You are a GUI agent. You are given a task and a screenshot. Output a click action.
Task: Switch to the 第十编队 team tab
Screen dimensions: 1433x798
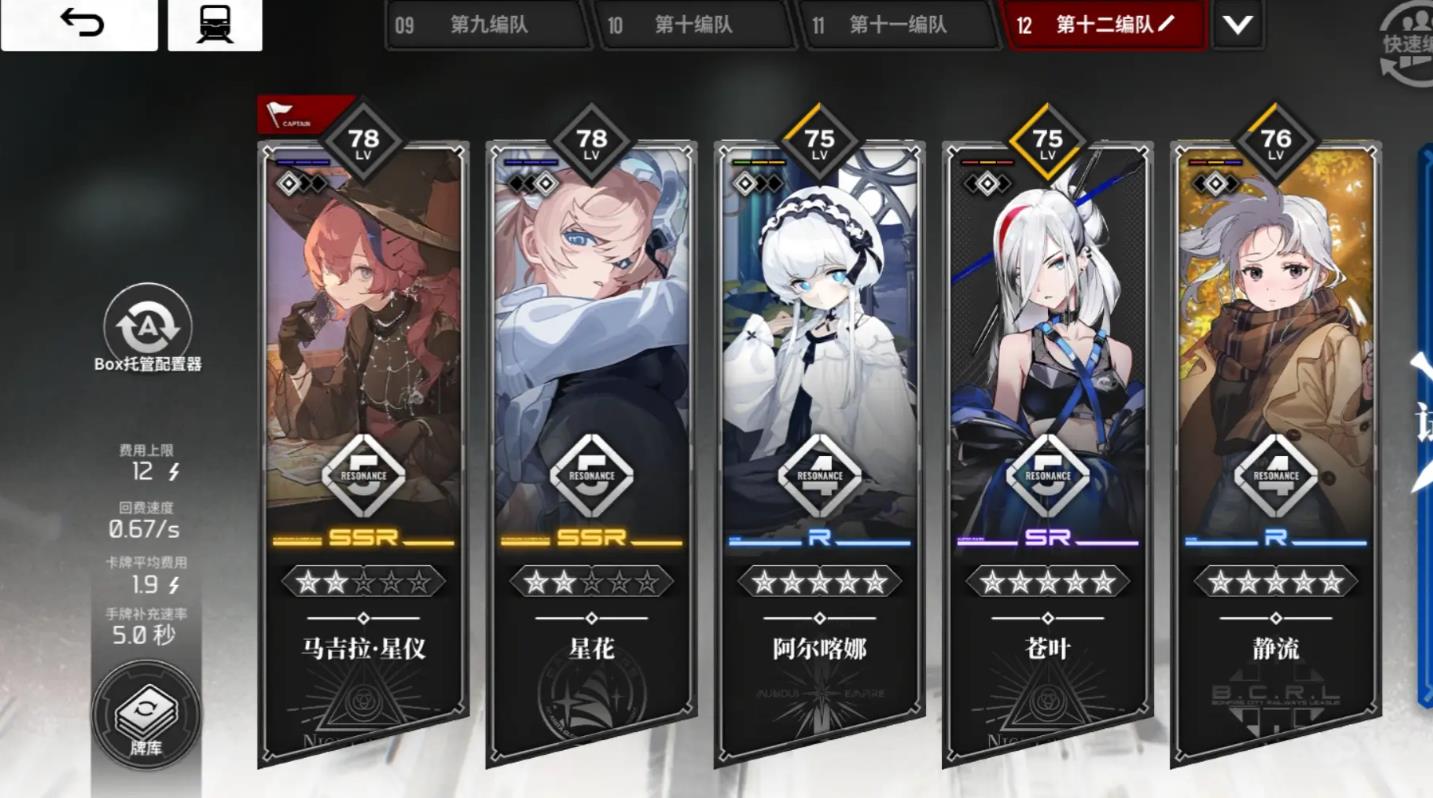click(692, 25)
